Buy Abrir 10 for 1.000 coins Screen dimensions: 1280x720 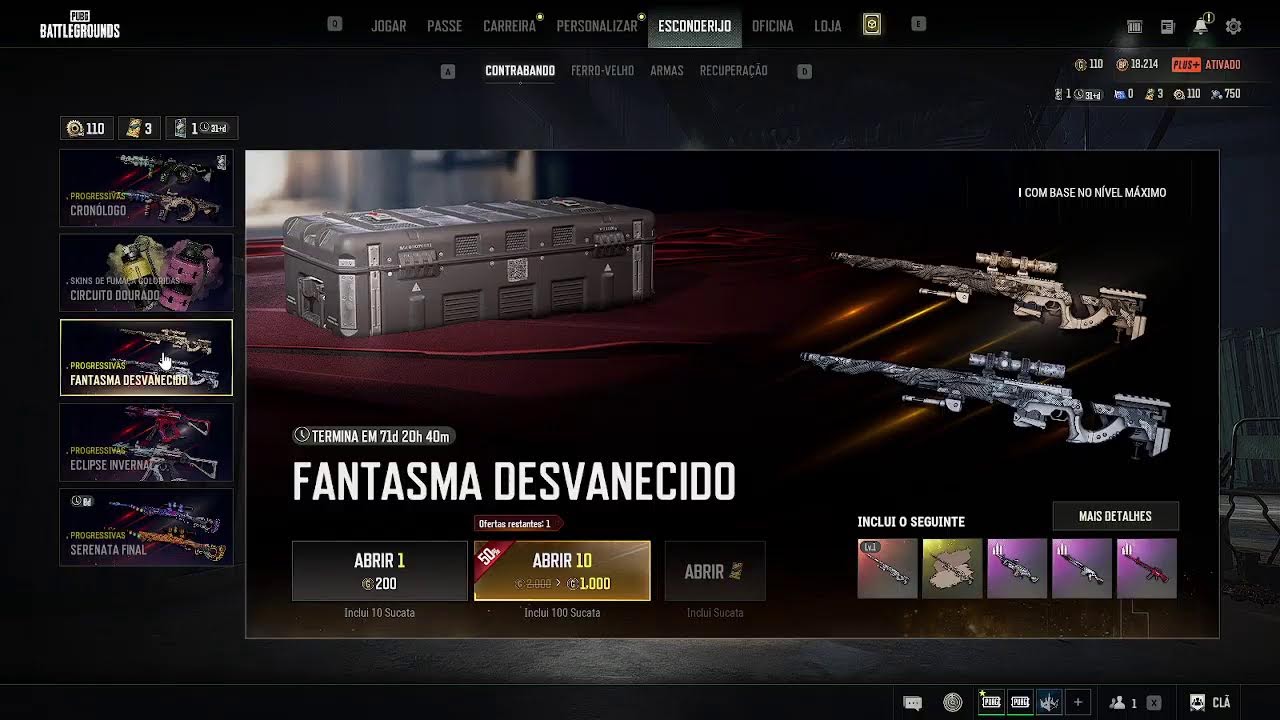tap(562, 571)
